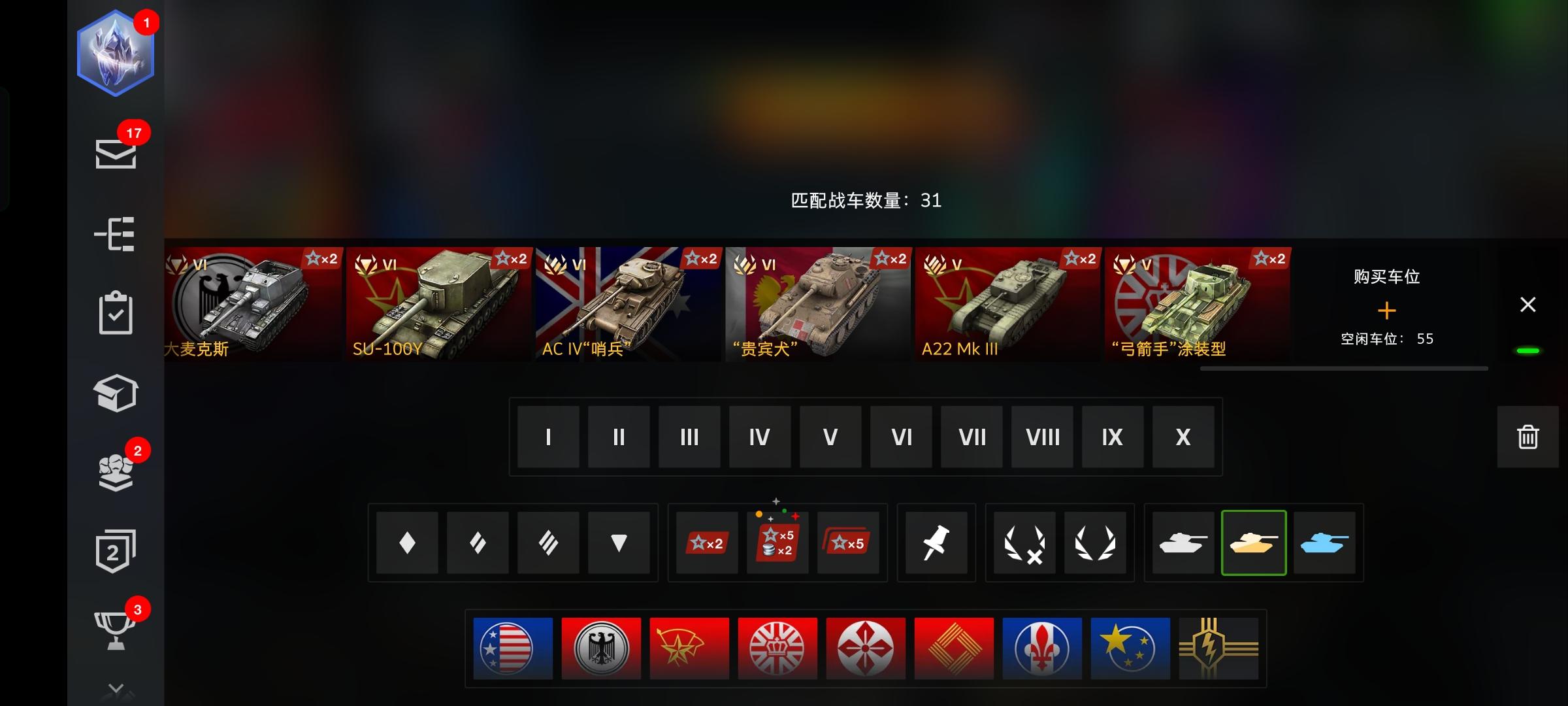
Task: Open the missions clipboard
Action: point(116,314)
